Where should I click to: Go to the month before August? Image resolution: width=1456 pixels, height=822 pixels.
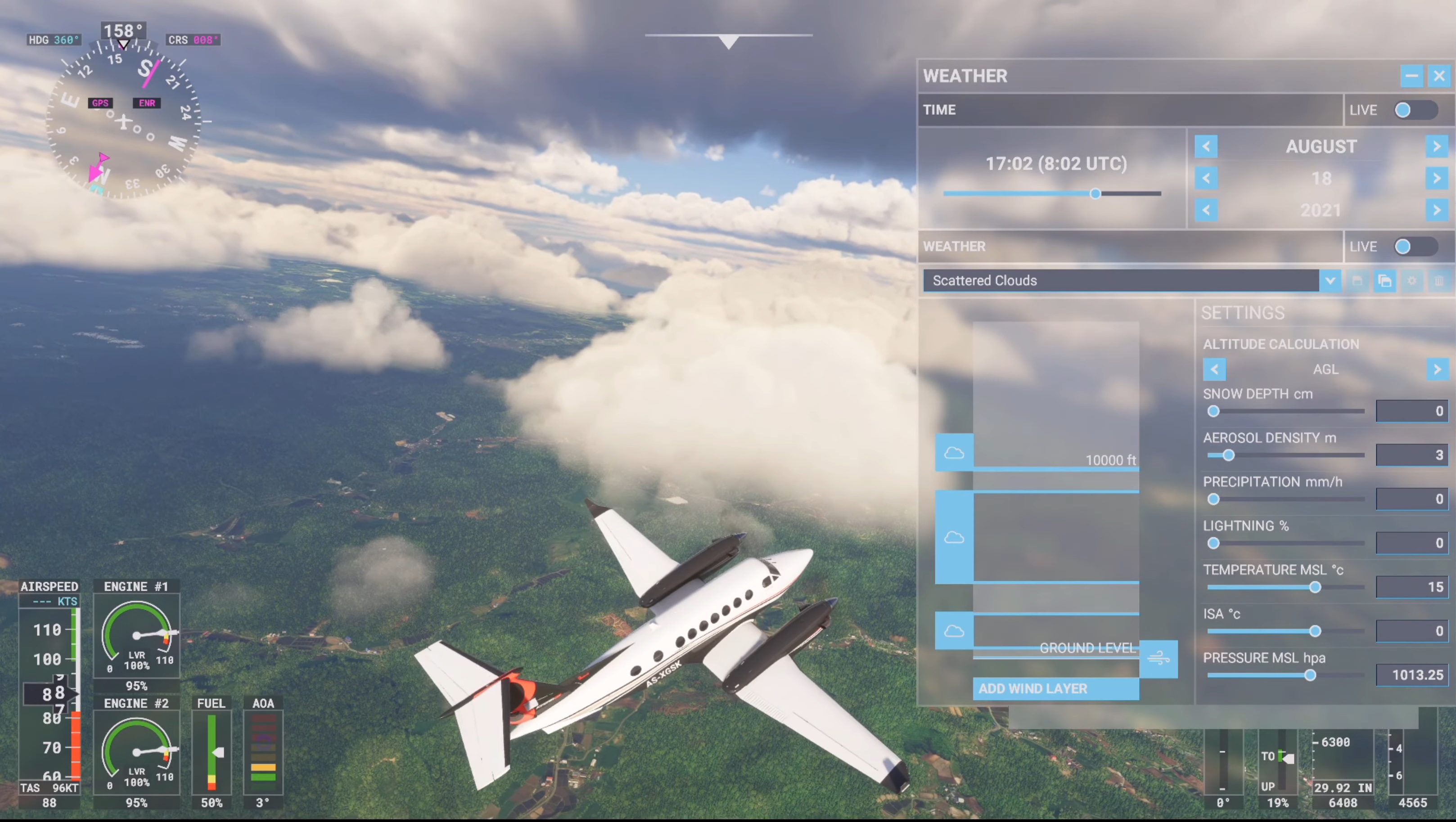[1206, 147]
